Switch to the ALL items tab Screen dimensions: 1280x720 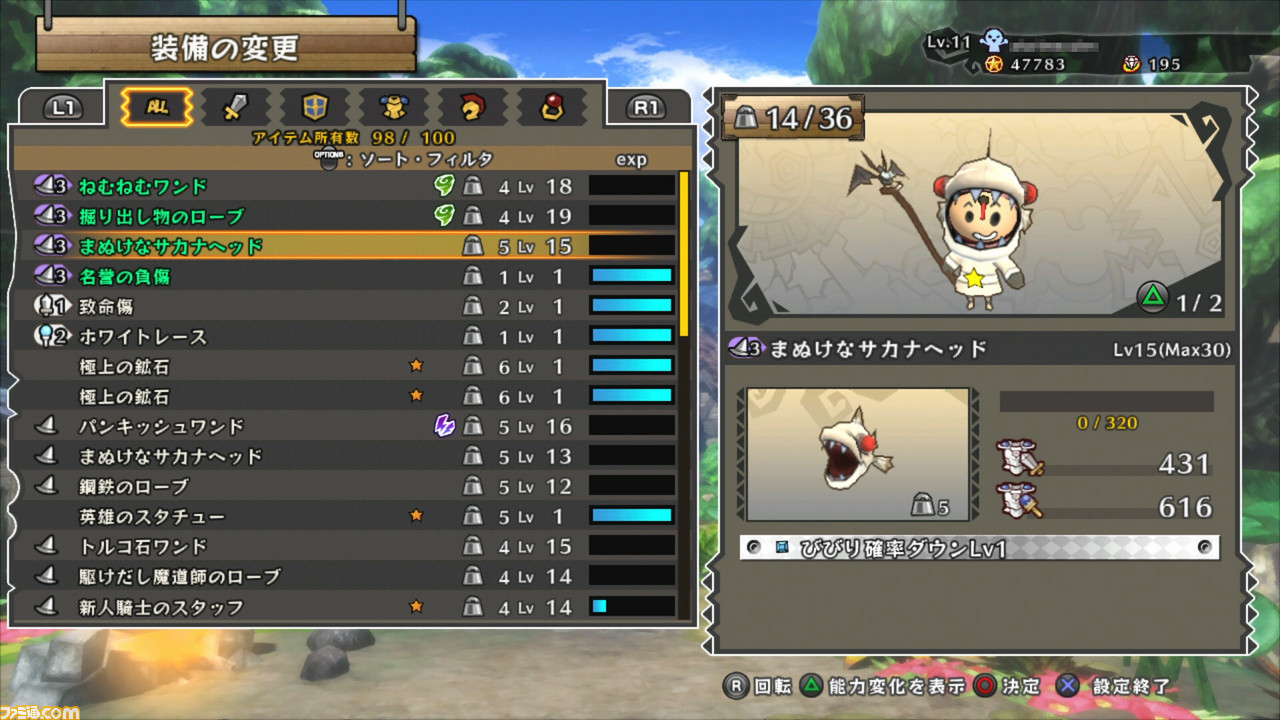[x=156, y=106]
